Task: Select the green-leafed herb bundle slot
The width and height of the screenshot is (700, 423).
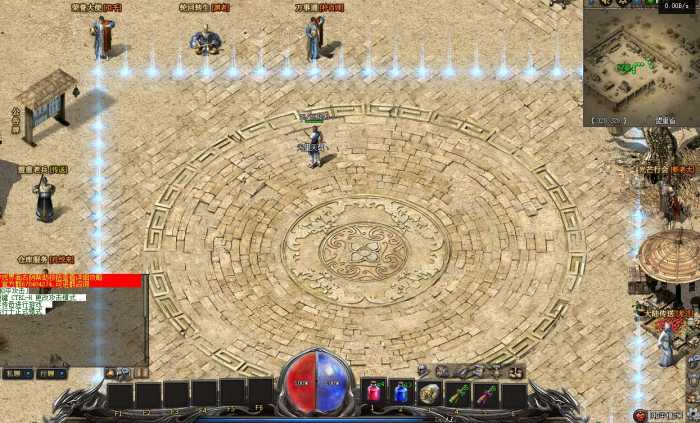Action: pyautogui.click(x=458, y=393)
